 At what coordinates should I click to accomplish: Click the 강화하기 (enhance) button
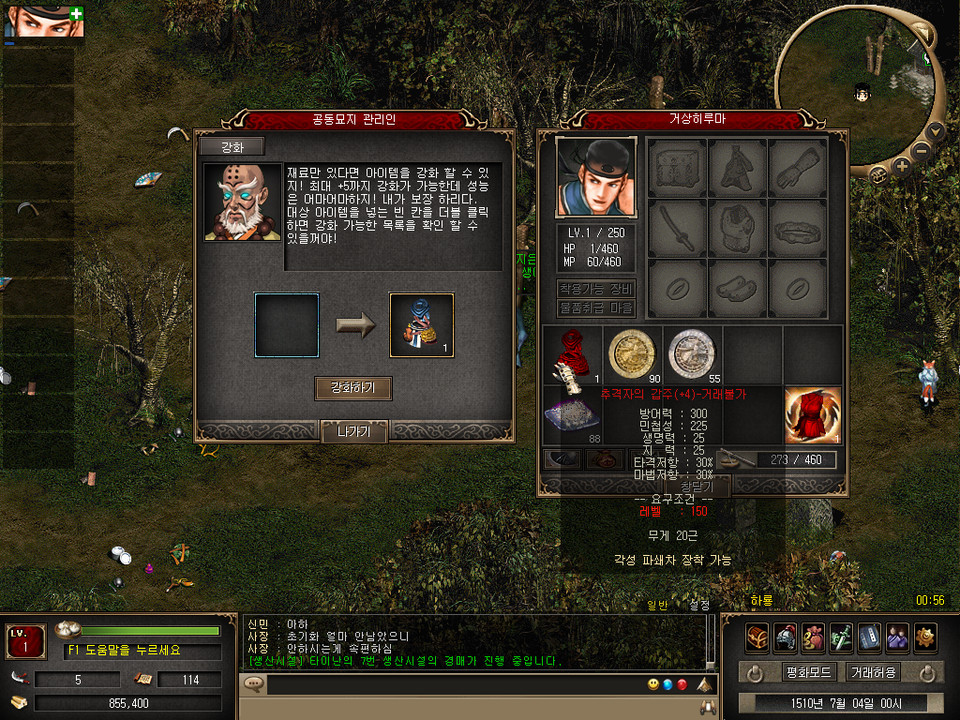pyautogui.click(x=352, y=388)
